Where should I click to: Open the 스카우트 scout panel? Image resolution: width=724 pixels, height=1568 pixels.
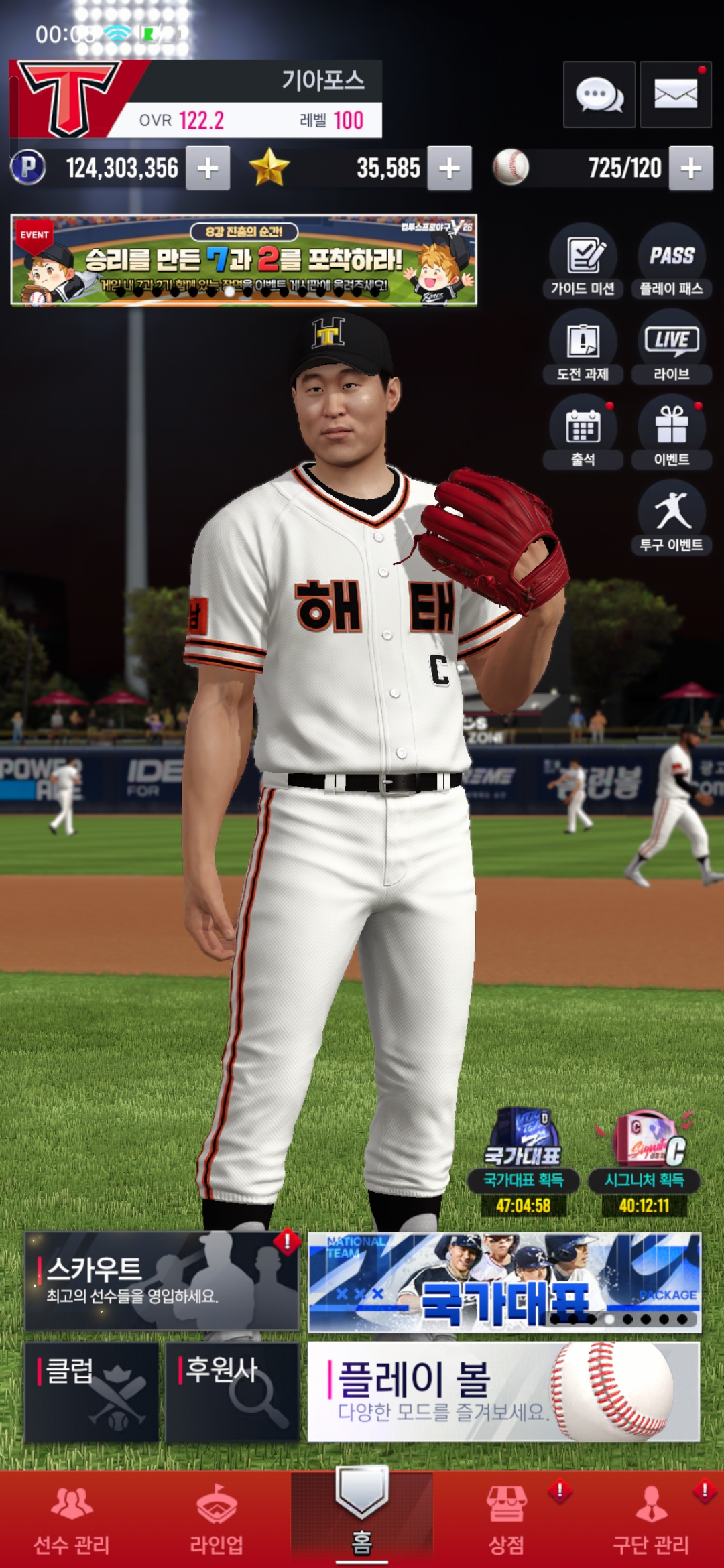click(x=162, y=1281)
